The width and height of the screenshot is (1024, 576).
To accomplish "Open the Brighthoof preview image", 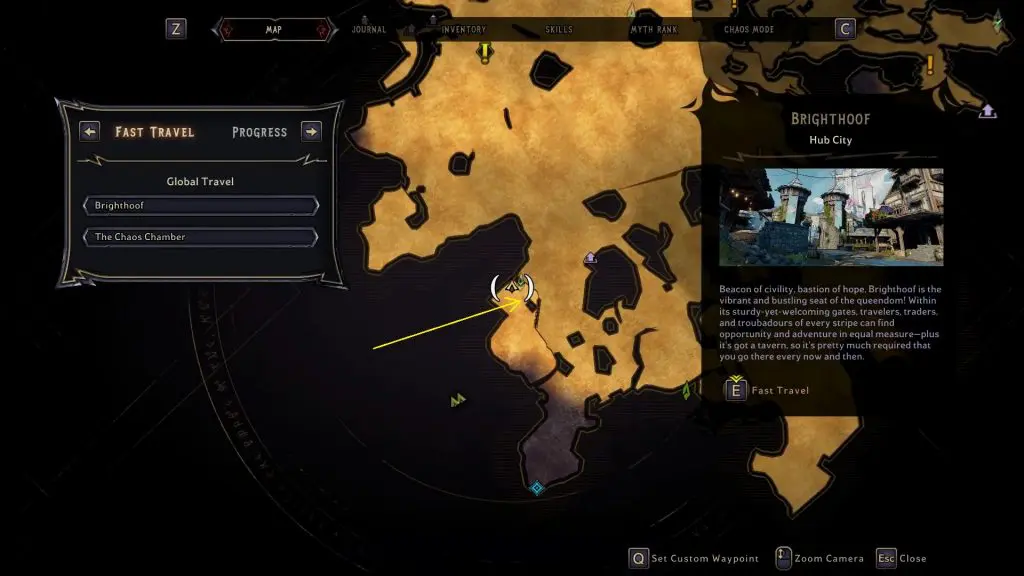I will click(x=831, y=216).
